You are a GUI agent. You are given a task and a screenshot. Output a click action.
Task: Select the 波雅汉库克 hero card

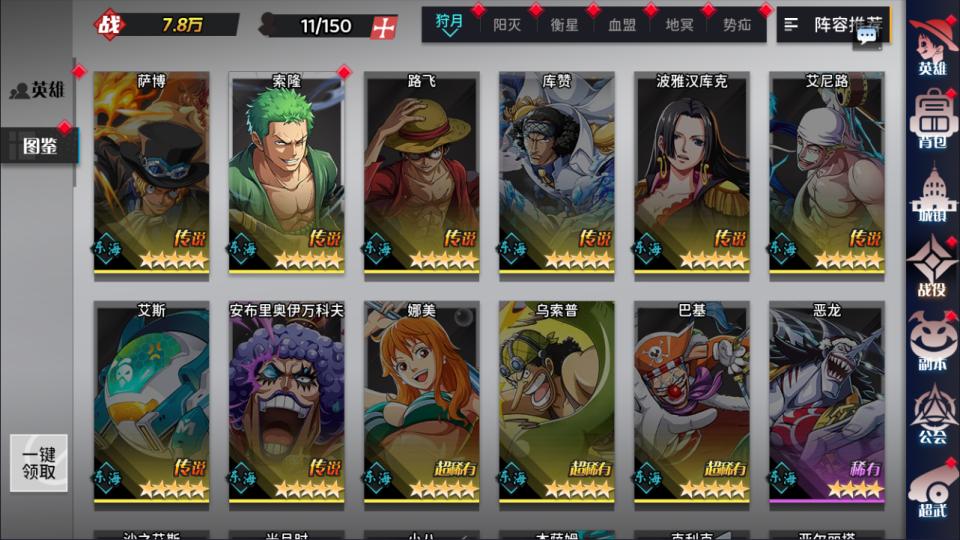pos(691,172)
